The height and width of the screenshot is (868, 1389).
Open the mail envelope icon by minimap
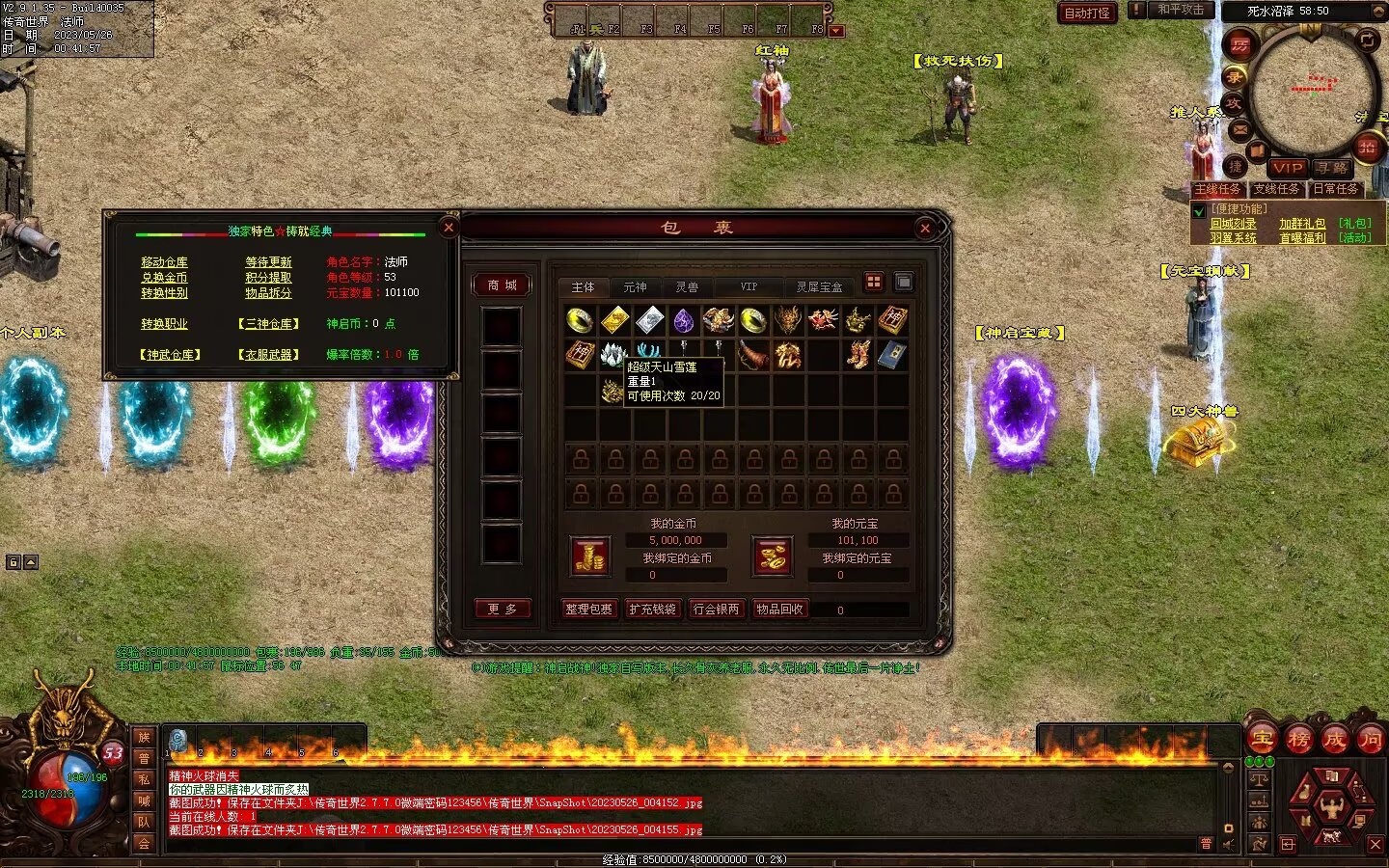(x=1240, y=129)
